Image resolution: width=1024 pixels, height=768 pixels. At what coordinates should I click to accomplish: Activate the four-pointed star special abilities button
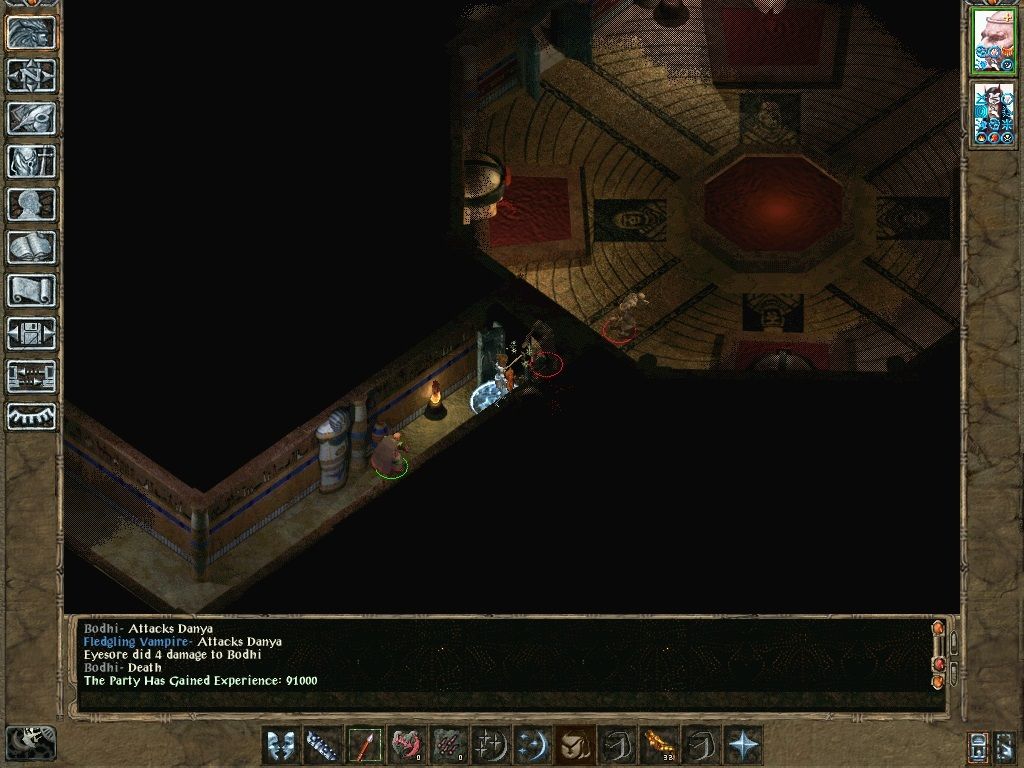743,745
